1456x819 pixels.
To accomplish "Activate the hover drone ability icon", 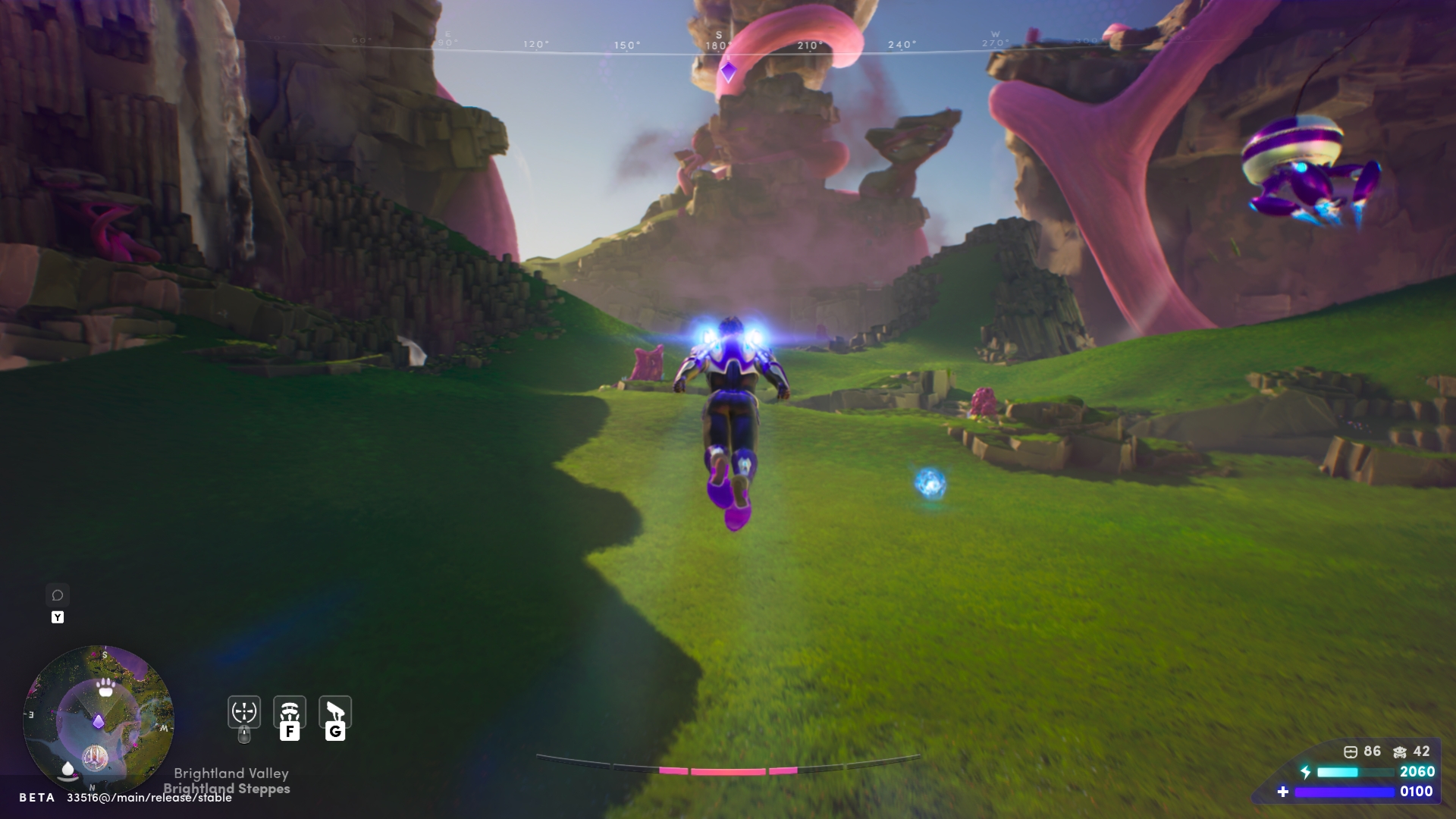I will pos(290,712).
